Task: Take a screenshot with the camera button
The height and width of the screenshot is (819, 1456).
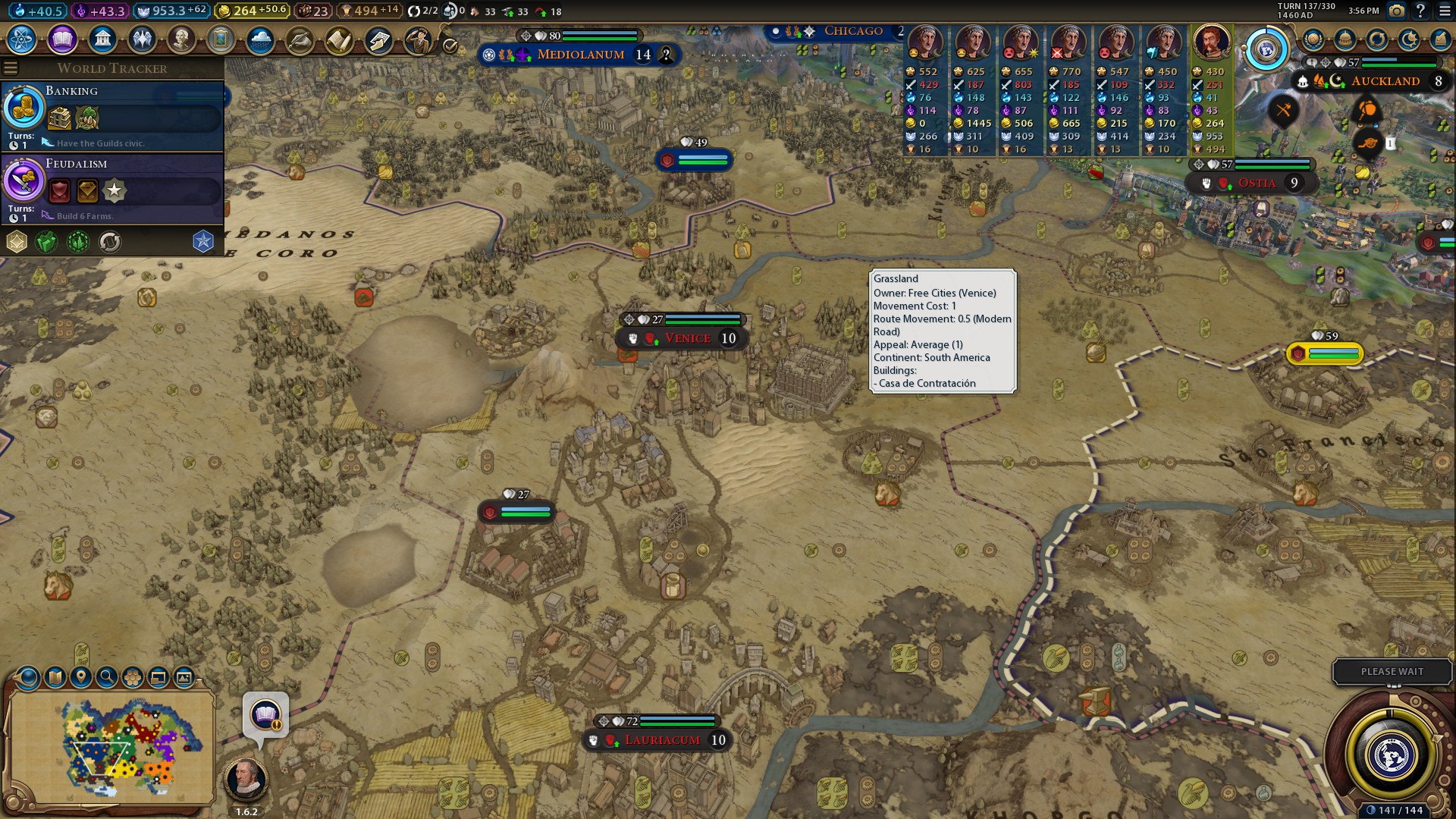Action: [1396, 11]
